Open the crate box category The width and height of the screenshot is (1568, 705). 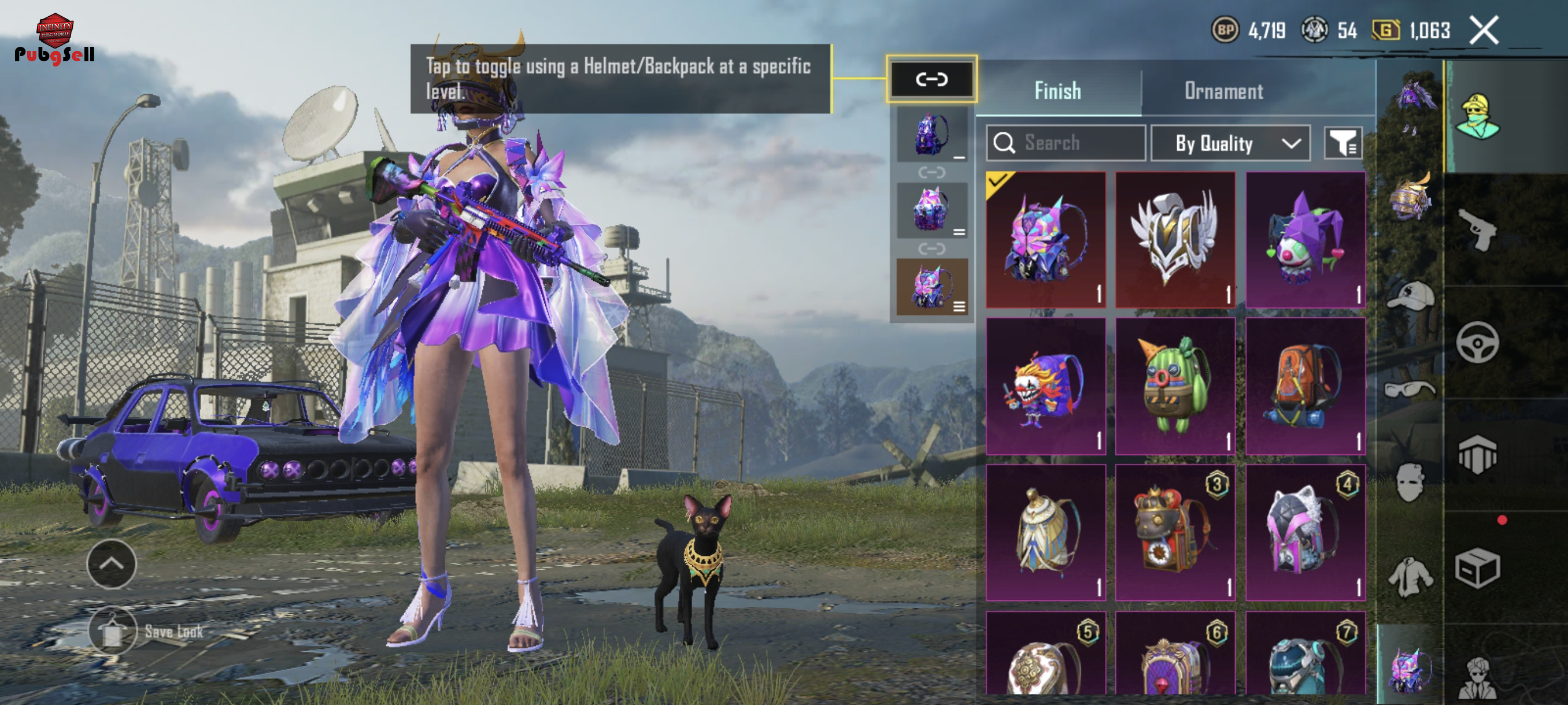1477,567
